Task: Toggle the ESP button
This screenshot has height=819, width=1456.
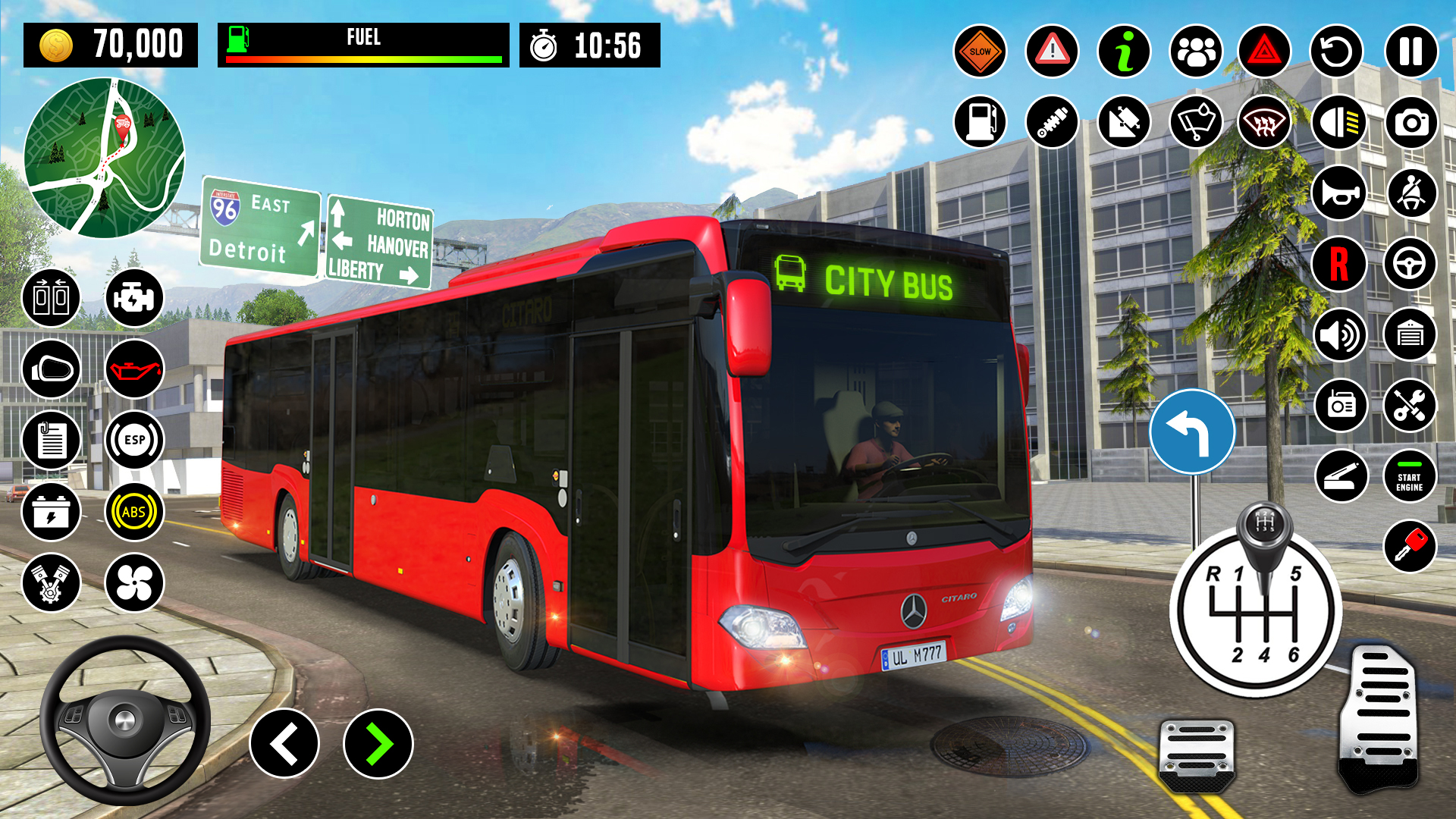Action: tap(134, 440)
